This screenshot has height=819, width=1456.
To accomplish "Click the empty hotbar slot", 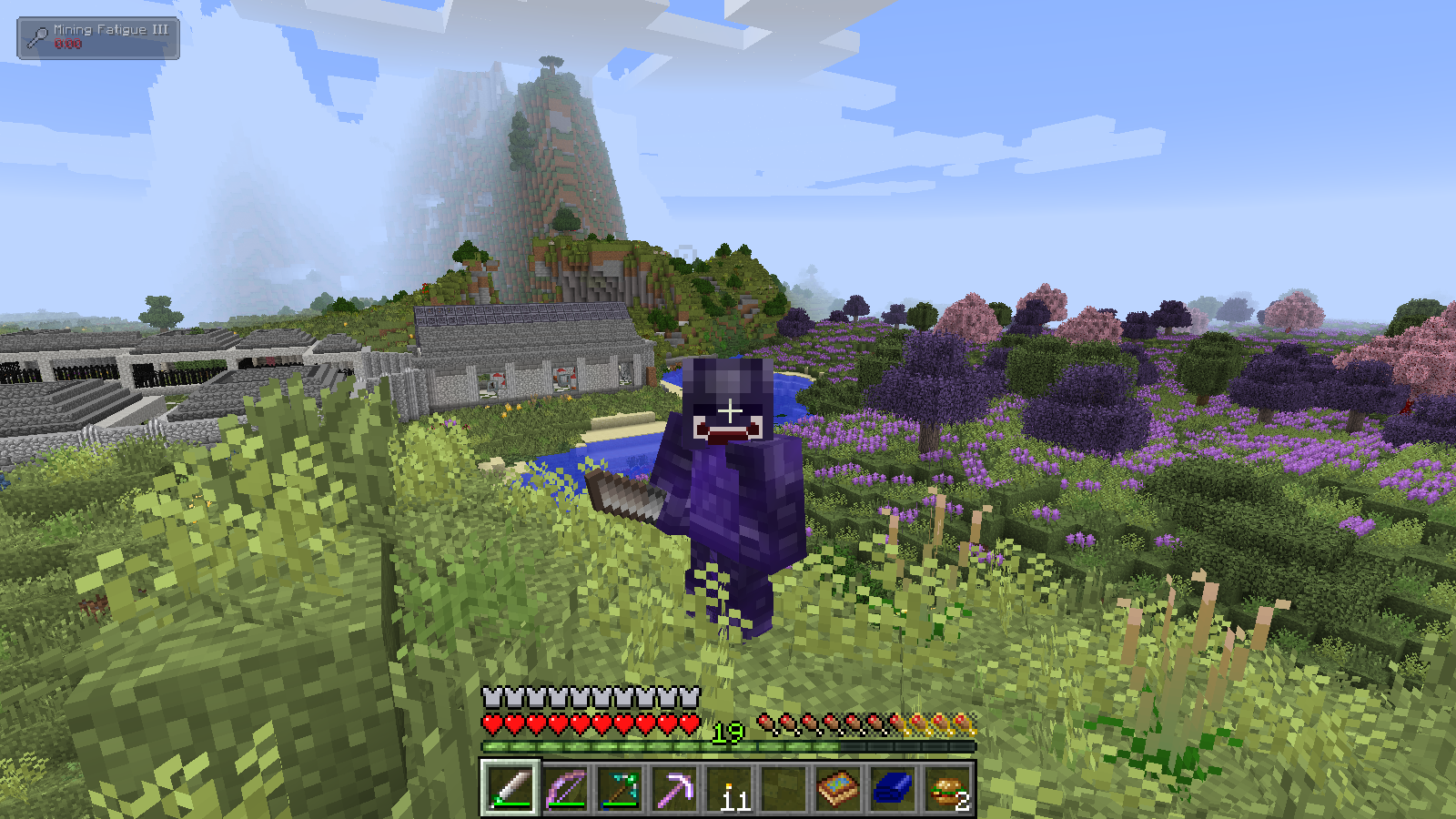I will pos(783,785).
